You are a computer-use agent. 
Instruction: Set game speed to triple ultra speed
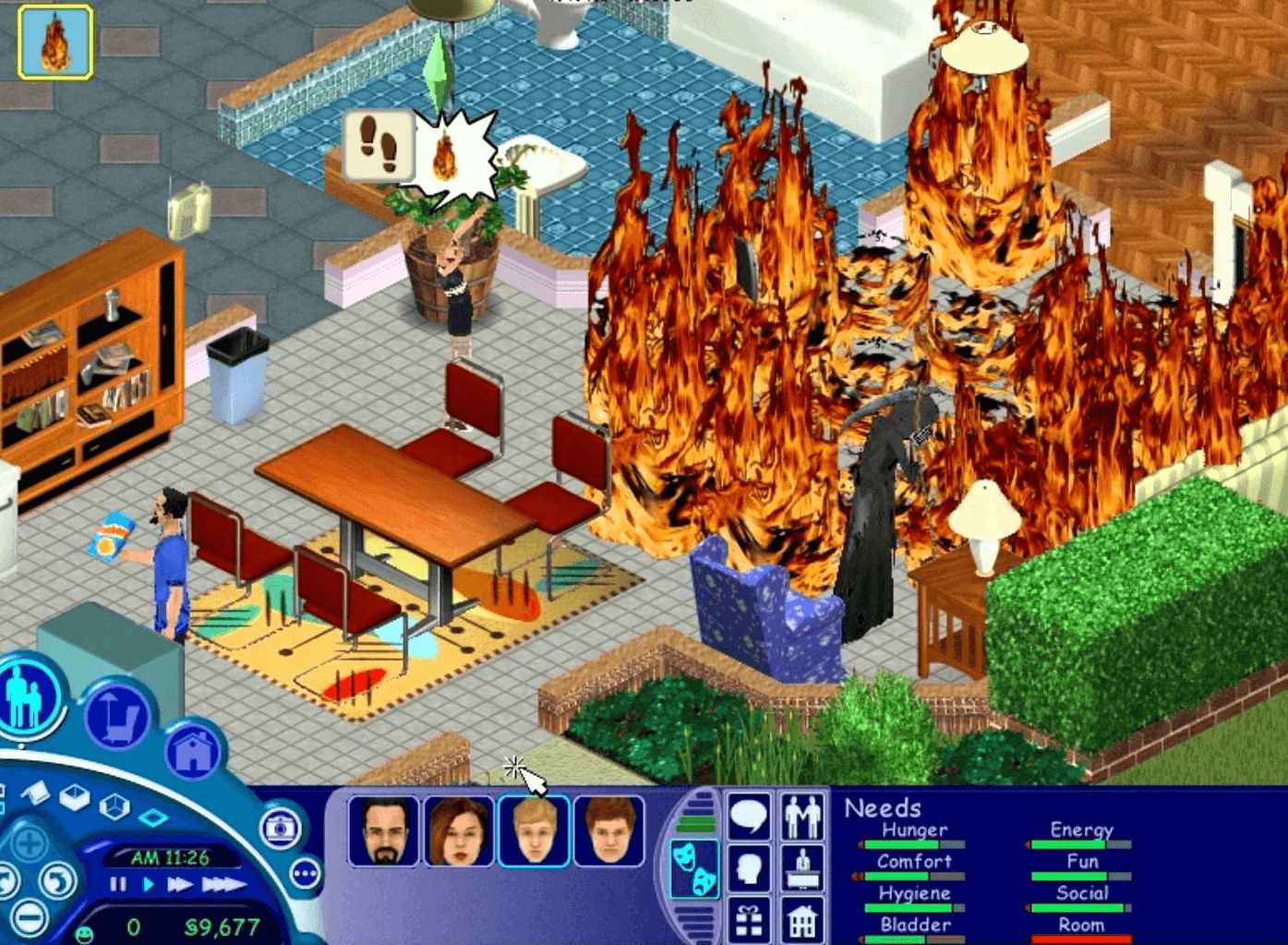click(x=223, y=884)
